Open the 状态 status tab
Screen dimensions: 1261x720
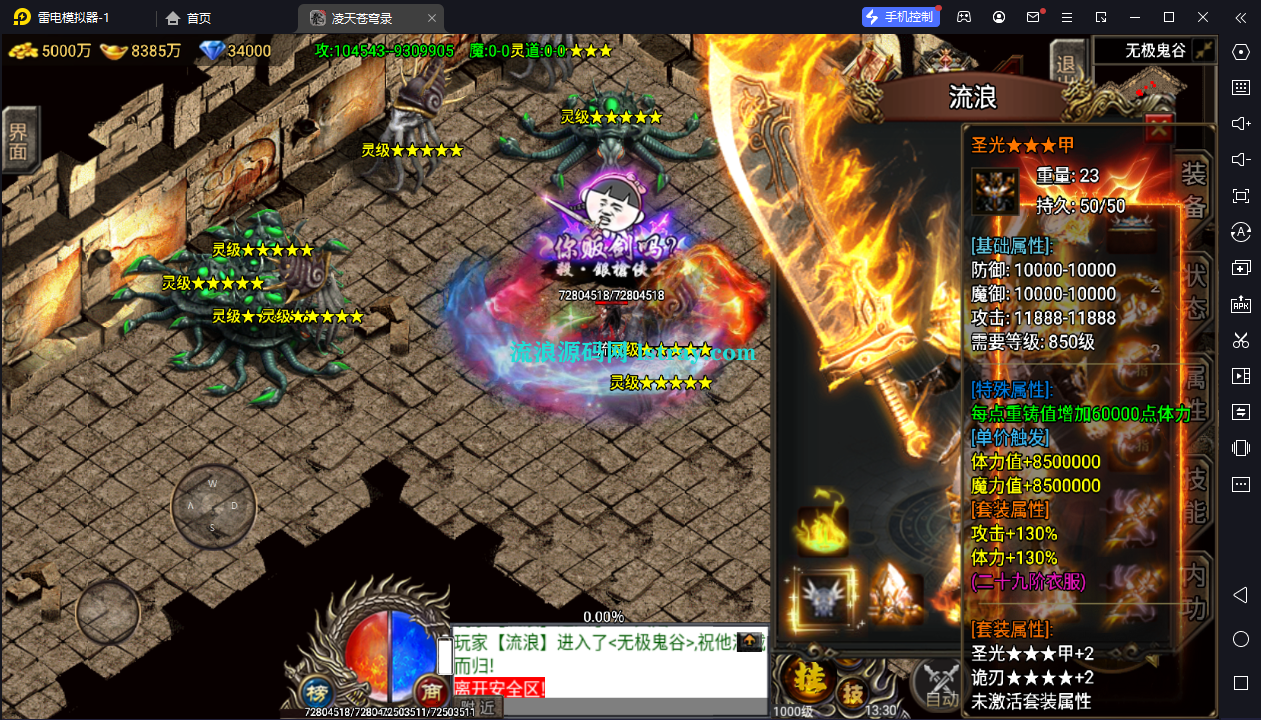(x=1194, y=291)
